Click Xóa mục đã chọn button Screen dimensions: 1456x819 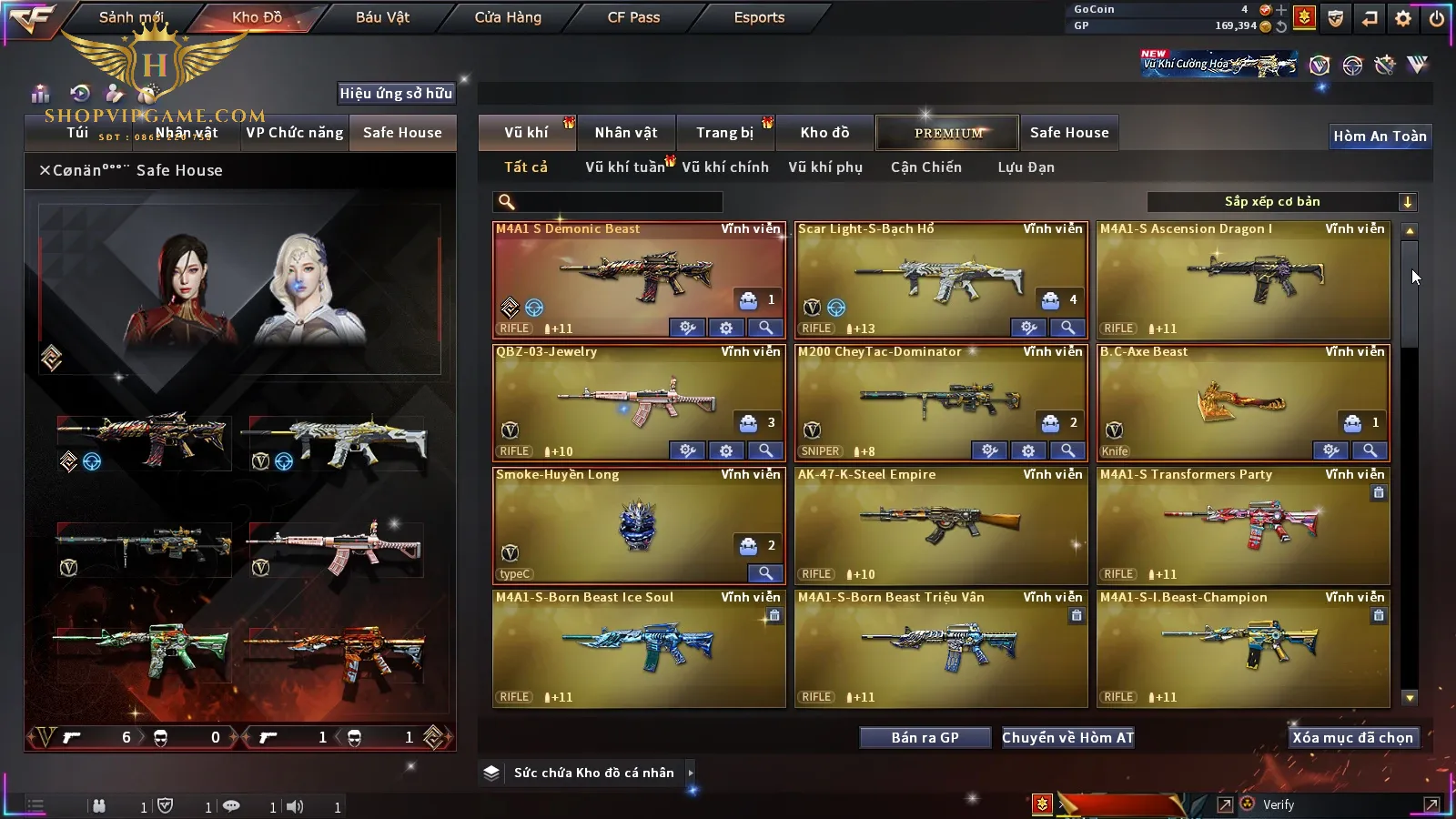point(1352,738)
